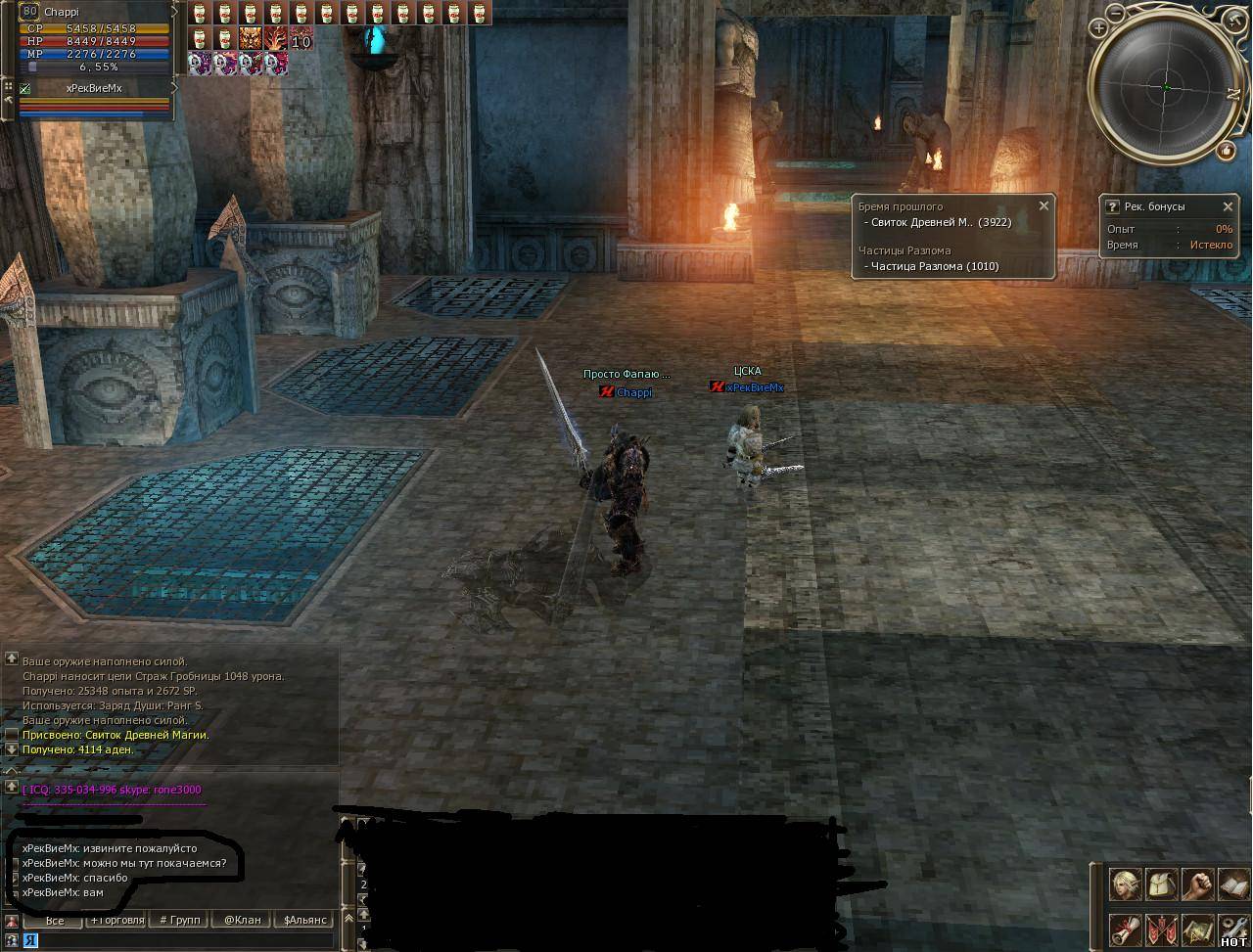The height and width of the screenshot is (952, 1253).
Task: Open the clan banners icon
Action: pyautogui.click(x=1162, y=929)
